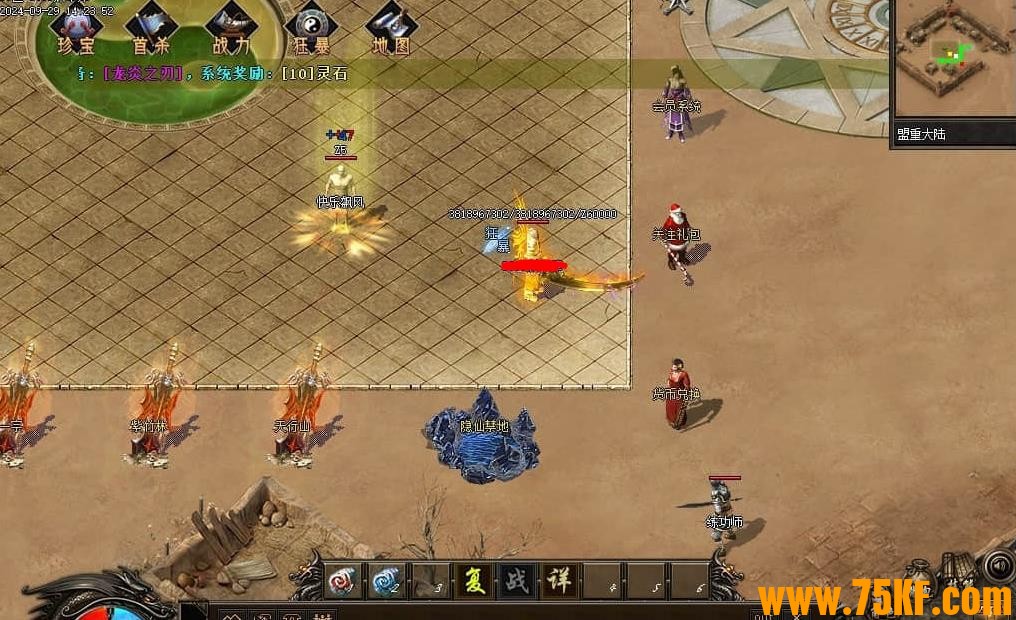Open the 地图 map scroll icon

389,28
